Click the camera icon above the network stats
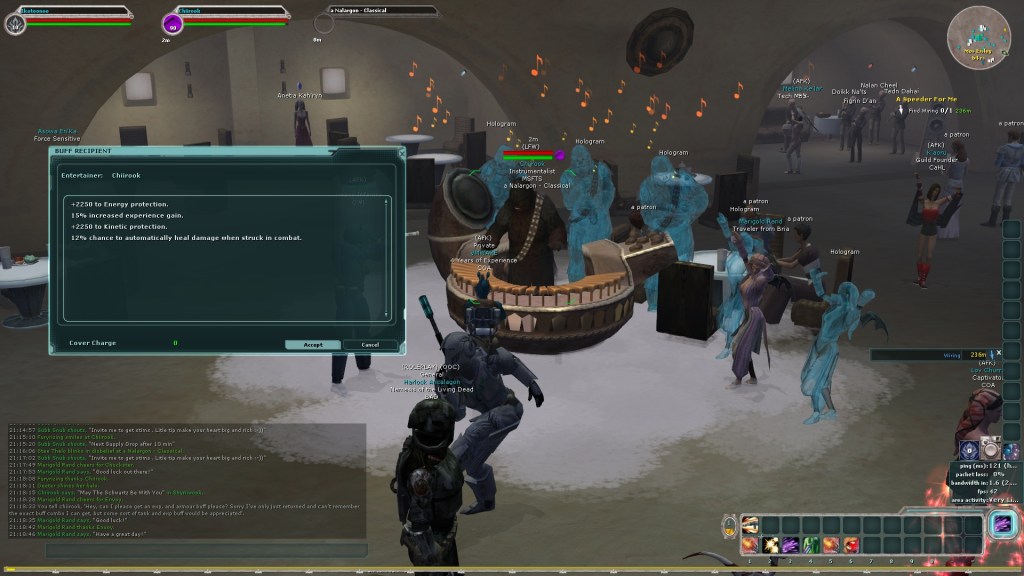This screenshot has width=1024, height=576. tap(990, 450)
